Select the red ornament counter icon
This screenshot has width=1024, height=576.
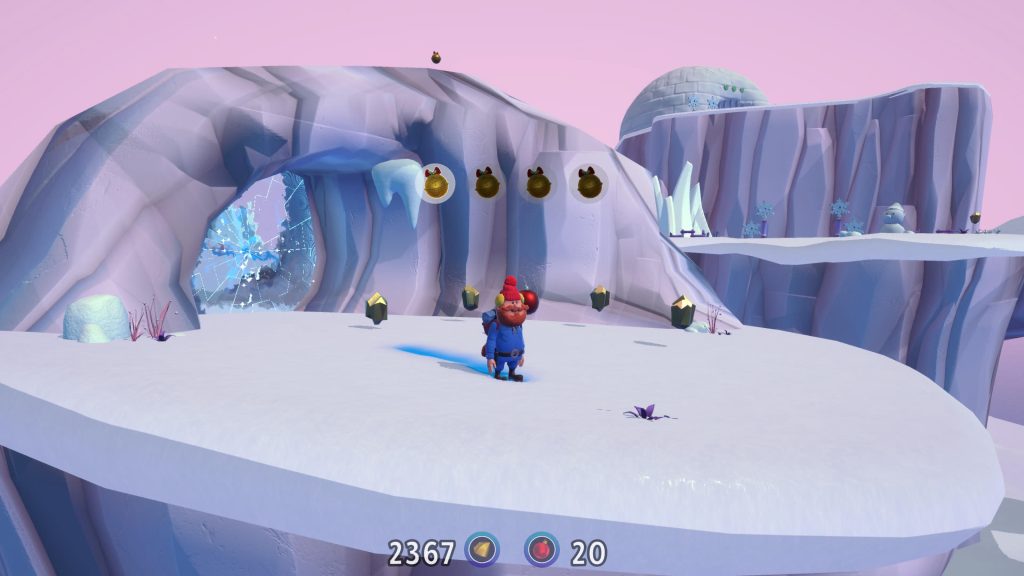[x=542, y=550]
